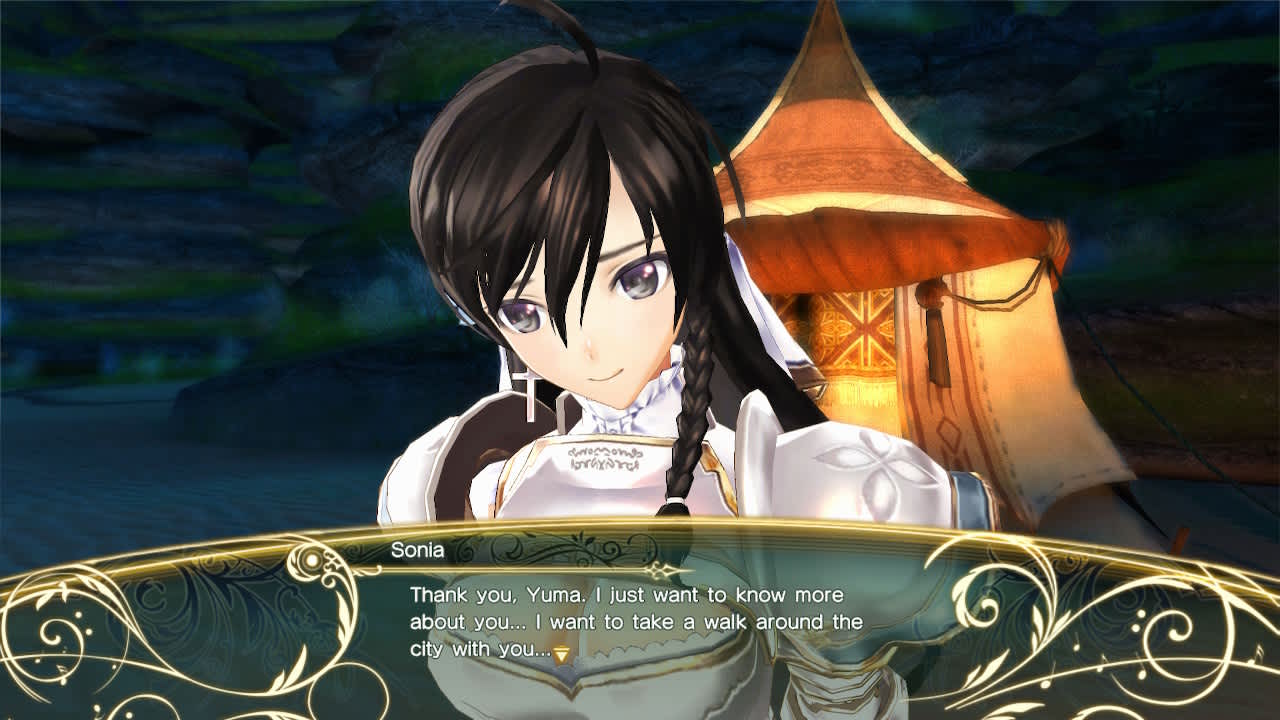
Task: Click the tassel hanging from the tent
Action: (938, 328)
